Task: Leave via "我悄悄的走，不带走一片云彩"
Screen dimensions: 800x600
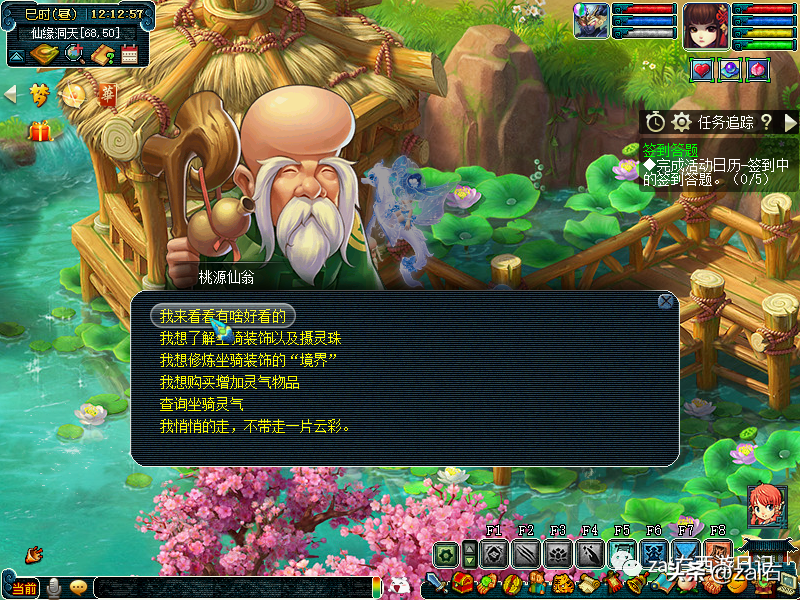Action: point(254,426)
